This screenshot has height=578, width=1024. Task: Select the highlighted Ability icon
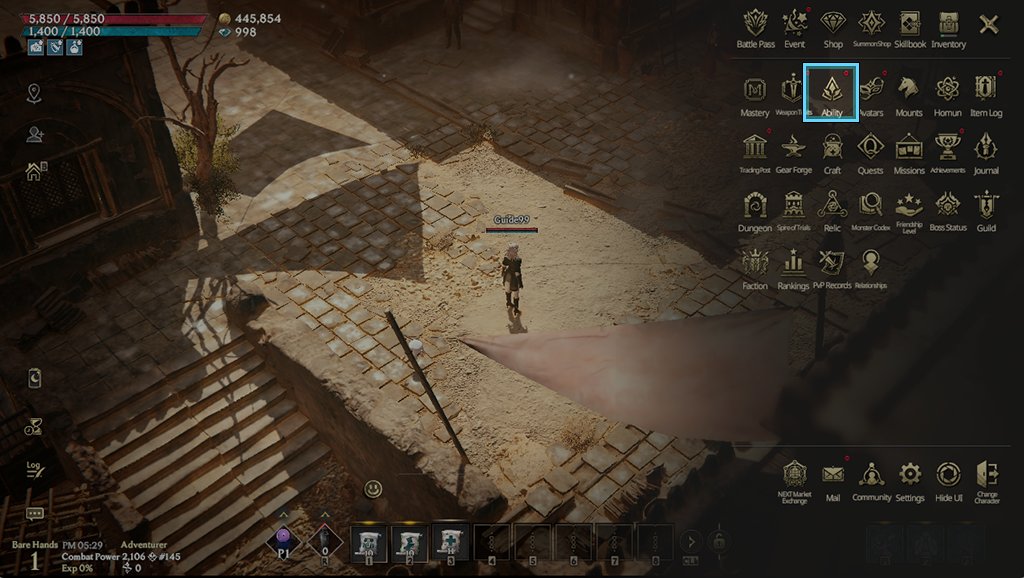(831, 92)
